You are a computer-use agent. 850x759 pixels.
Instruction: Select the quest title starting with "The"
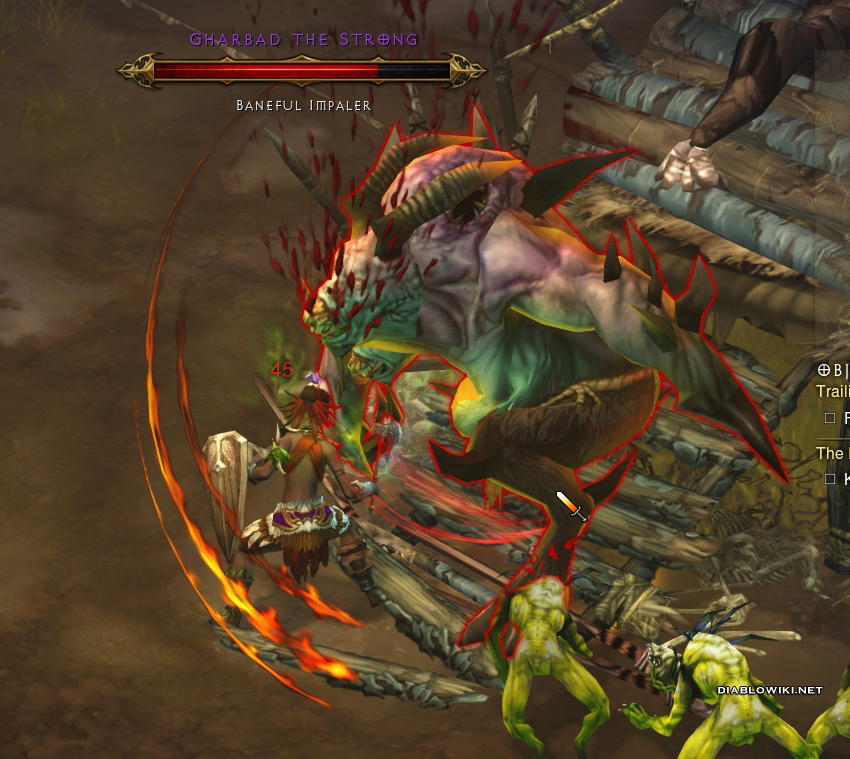pos(831,453)
